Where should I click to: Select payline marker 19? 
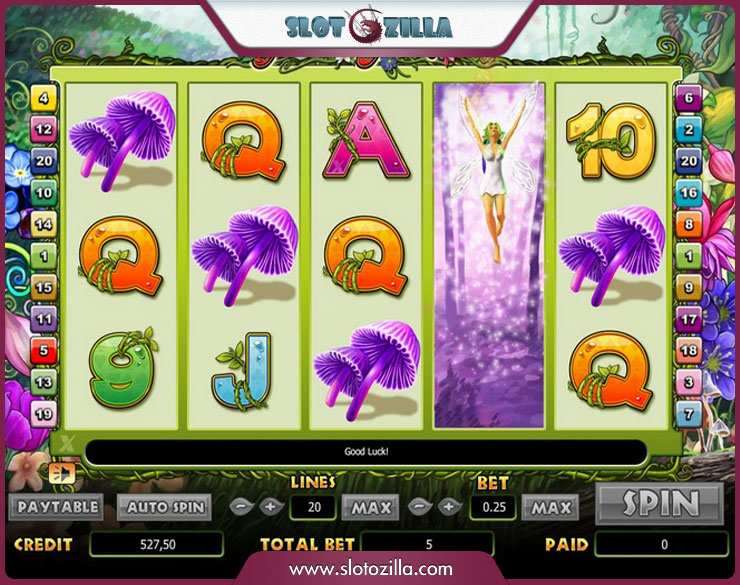tap(44, 412)
